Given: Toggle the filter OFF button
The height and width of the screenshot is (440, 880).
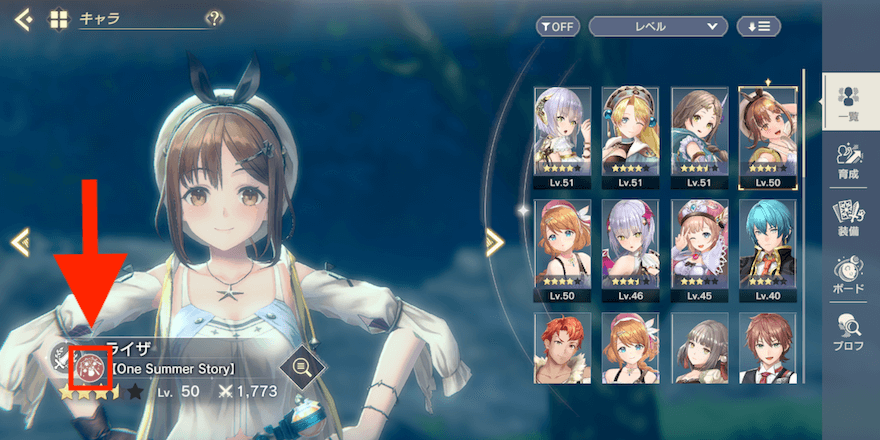Looking at the screenshot, I should pyautogui.click(x=557, y=26).
